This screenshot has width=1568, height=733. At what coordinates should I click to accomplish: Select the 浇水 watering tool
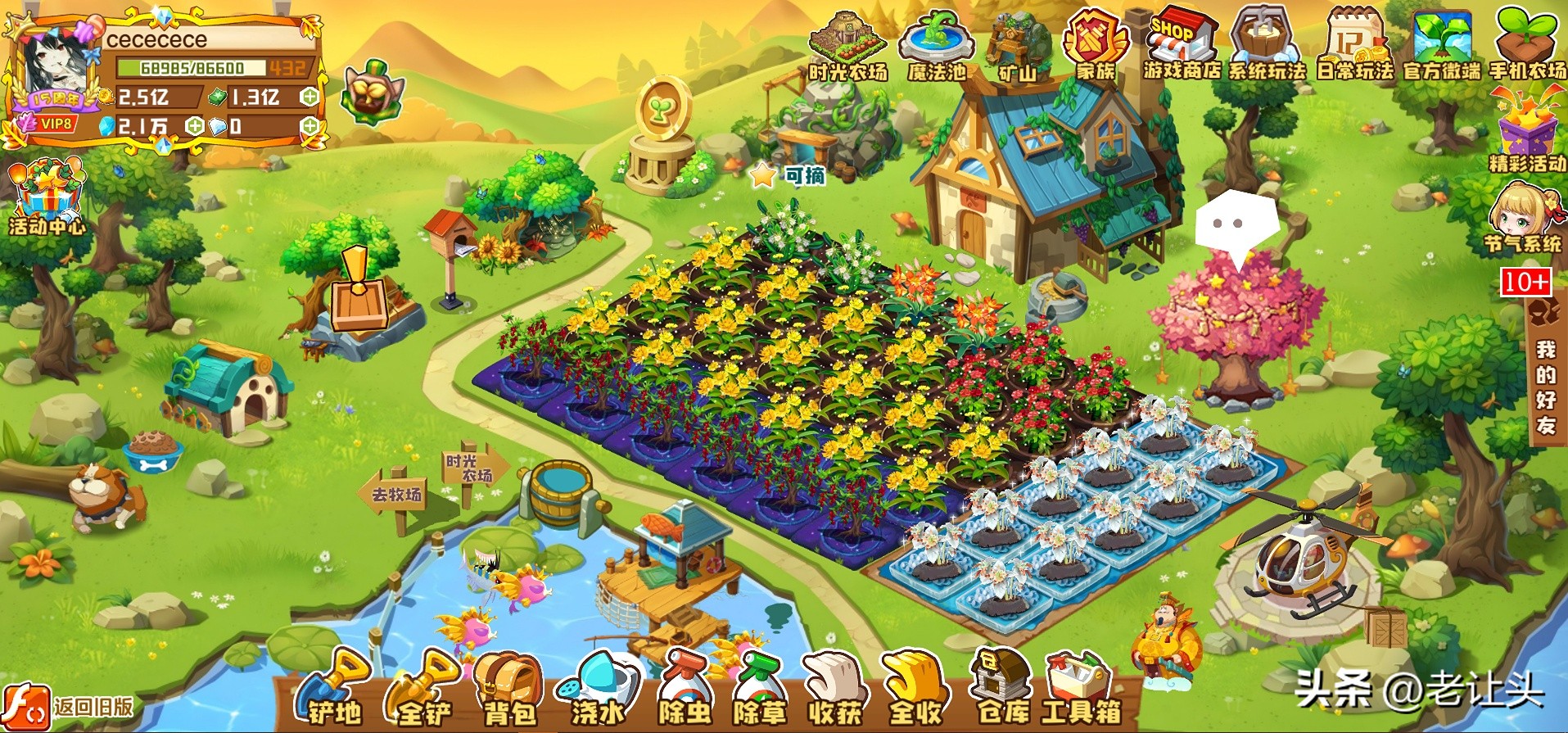click(598, 690)
